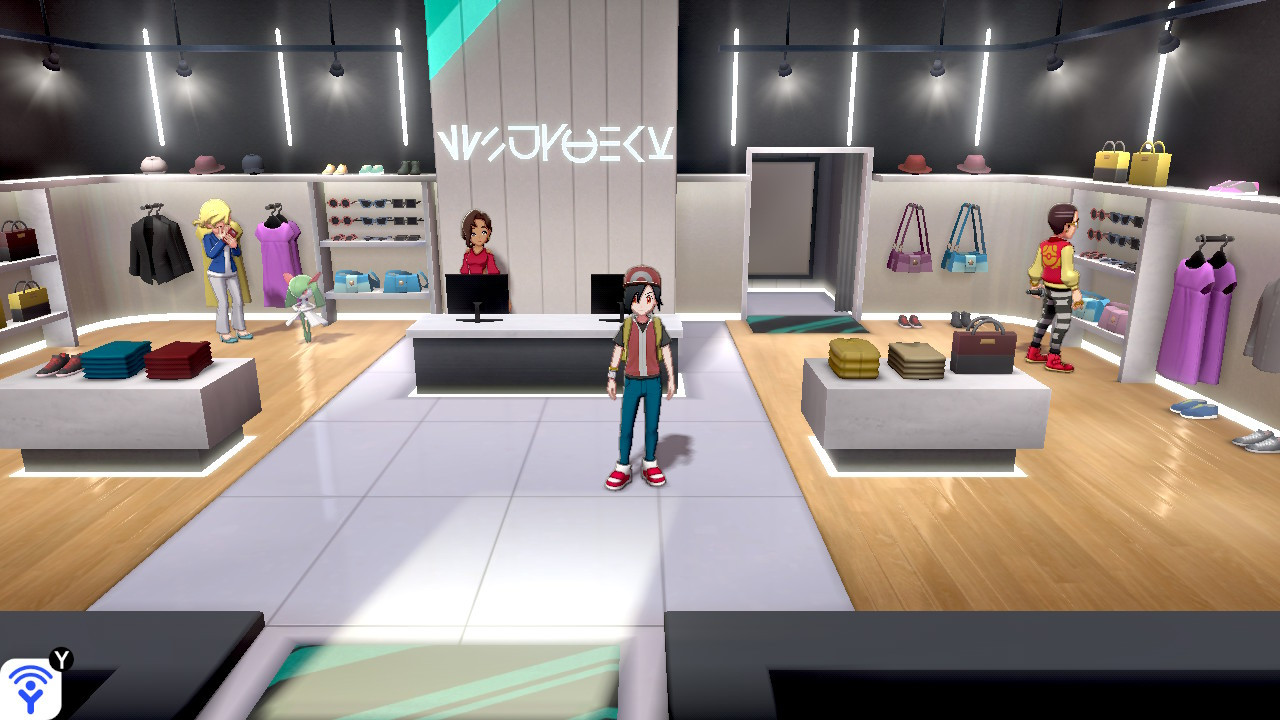Select the folded yellow sweaters on the right table
The height and width of the screenshot is (720, 1280).
pyautogui.click(x=855, y=355)
